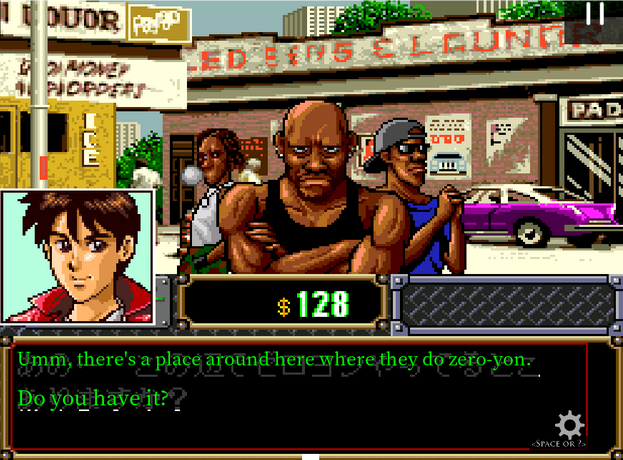Open settings via the gear icon
This screenshot has height=460, width=623.
pos(569,423)
